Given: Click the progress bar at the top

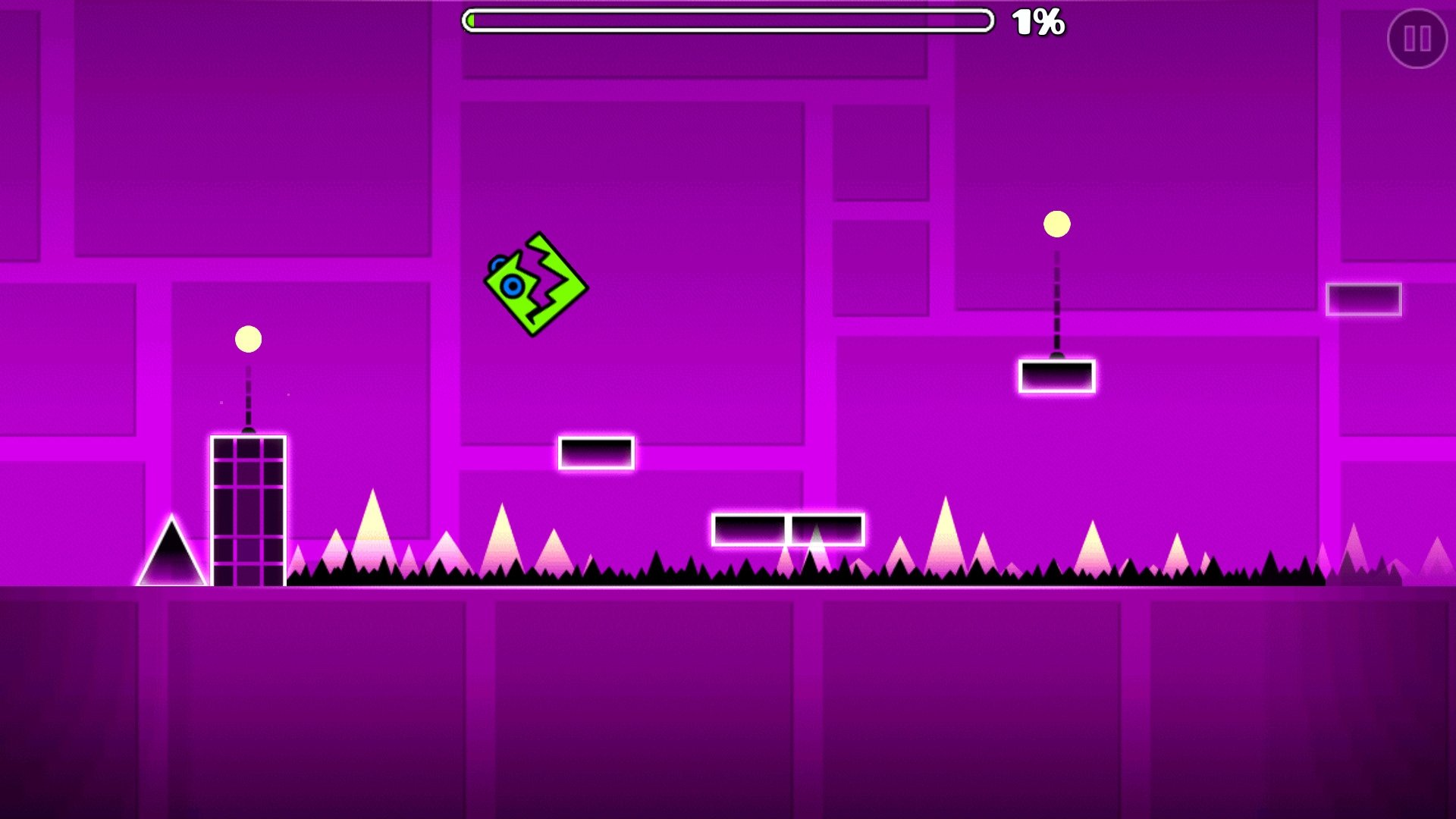Looking at the screenshot, I should pyautogui.click(x=728, y=21).
